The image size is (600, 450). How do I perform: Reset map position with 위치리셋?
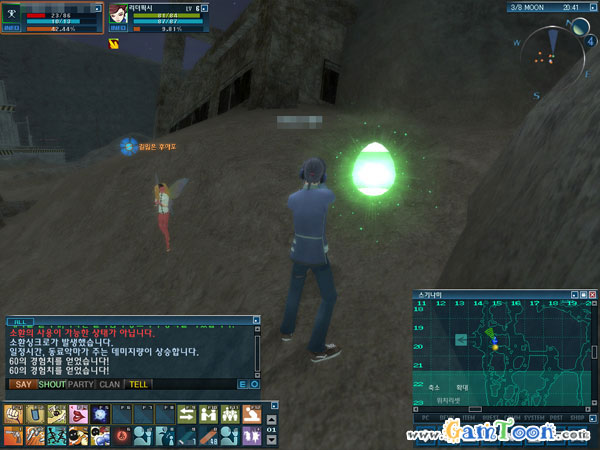[x=448, y=398]
